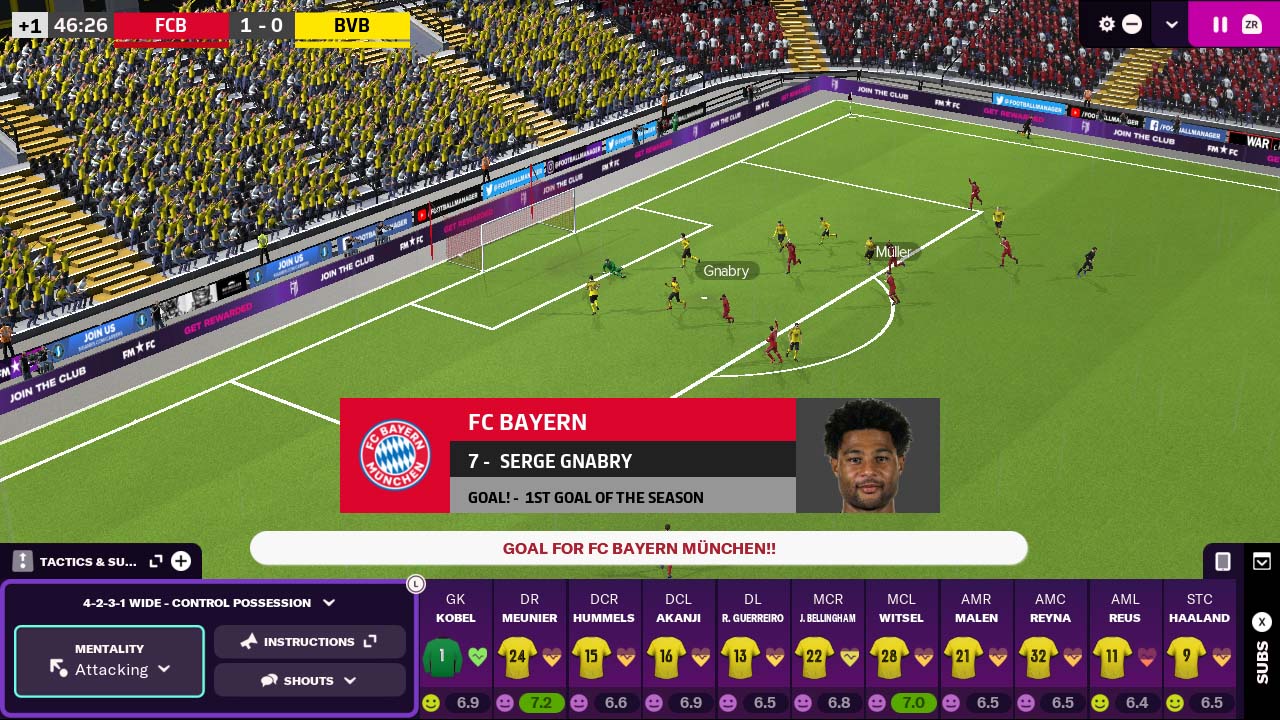Pause the match with the pause button
Screen dimensions: 1280x720
click(1220, 24)
